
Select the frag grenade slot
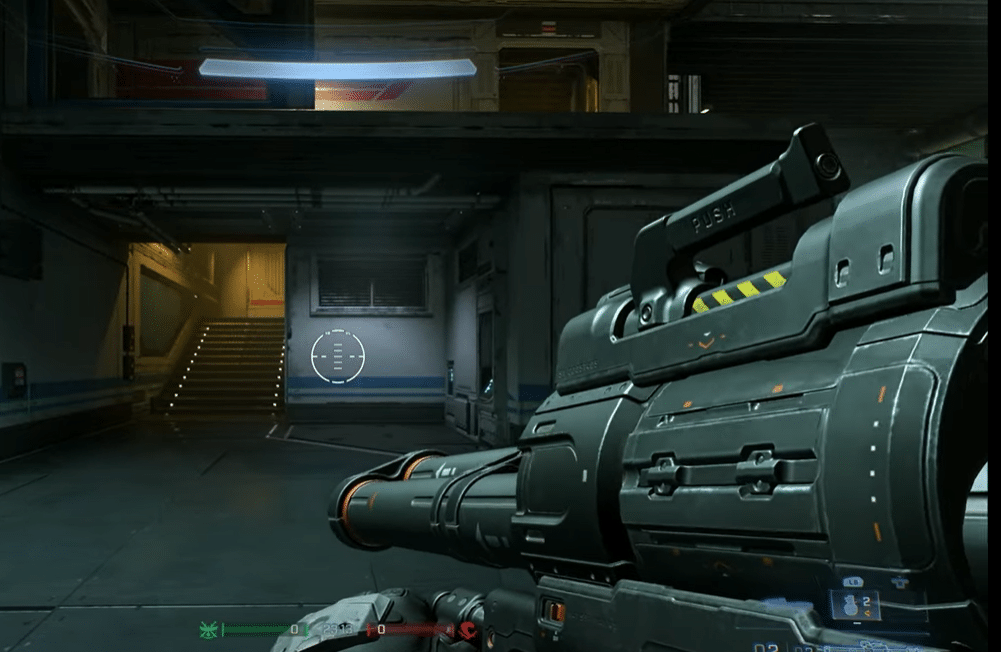click(x=855, y=605)
